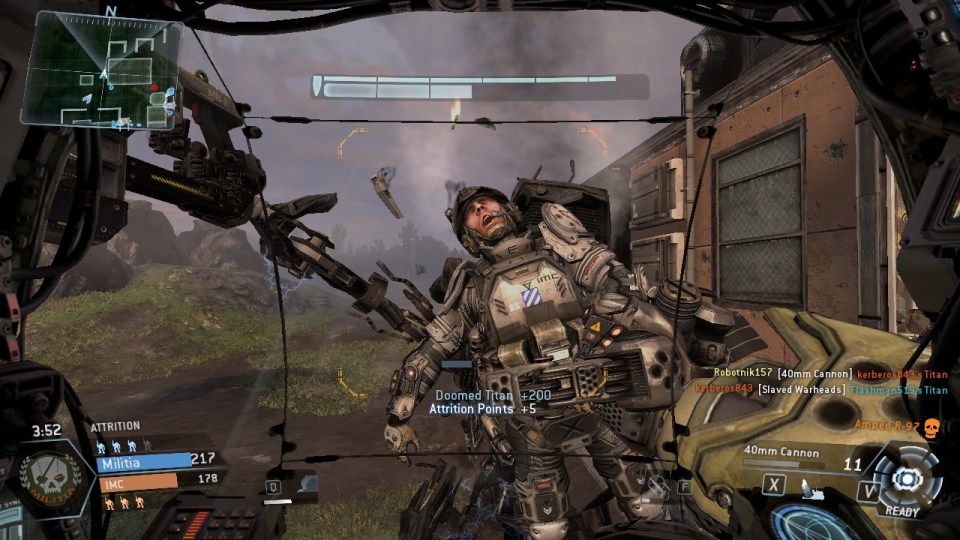Click the ordnance missile icon
Viewport: 960px width, 540px height.
click(x=813, y=489)
